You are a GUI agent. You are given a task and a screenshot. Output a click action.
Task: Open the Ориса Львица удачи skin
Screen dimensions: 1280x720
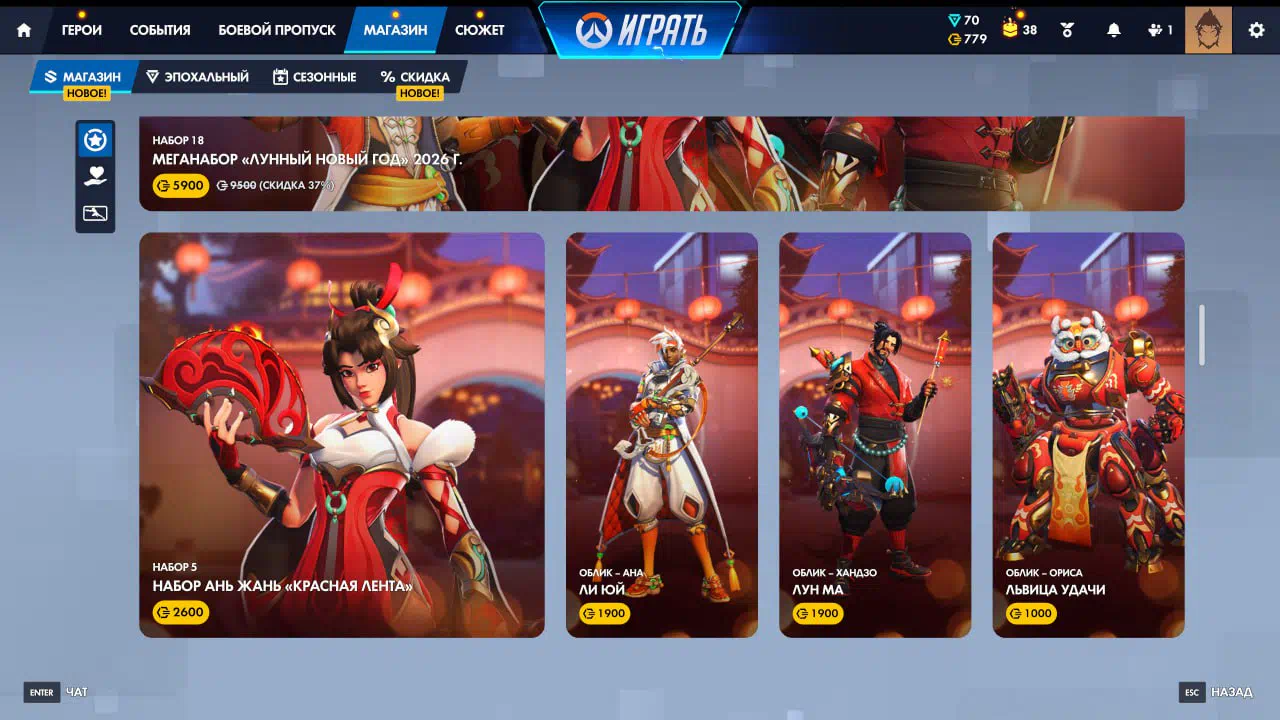[1088, 435]
